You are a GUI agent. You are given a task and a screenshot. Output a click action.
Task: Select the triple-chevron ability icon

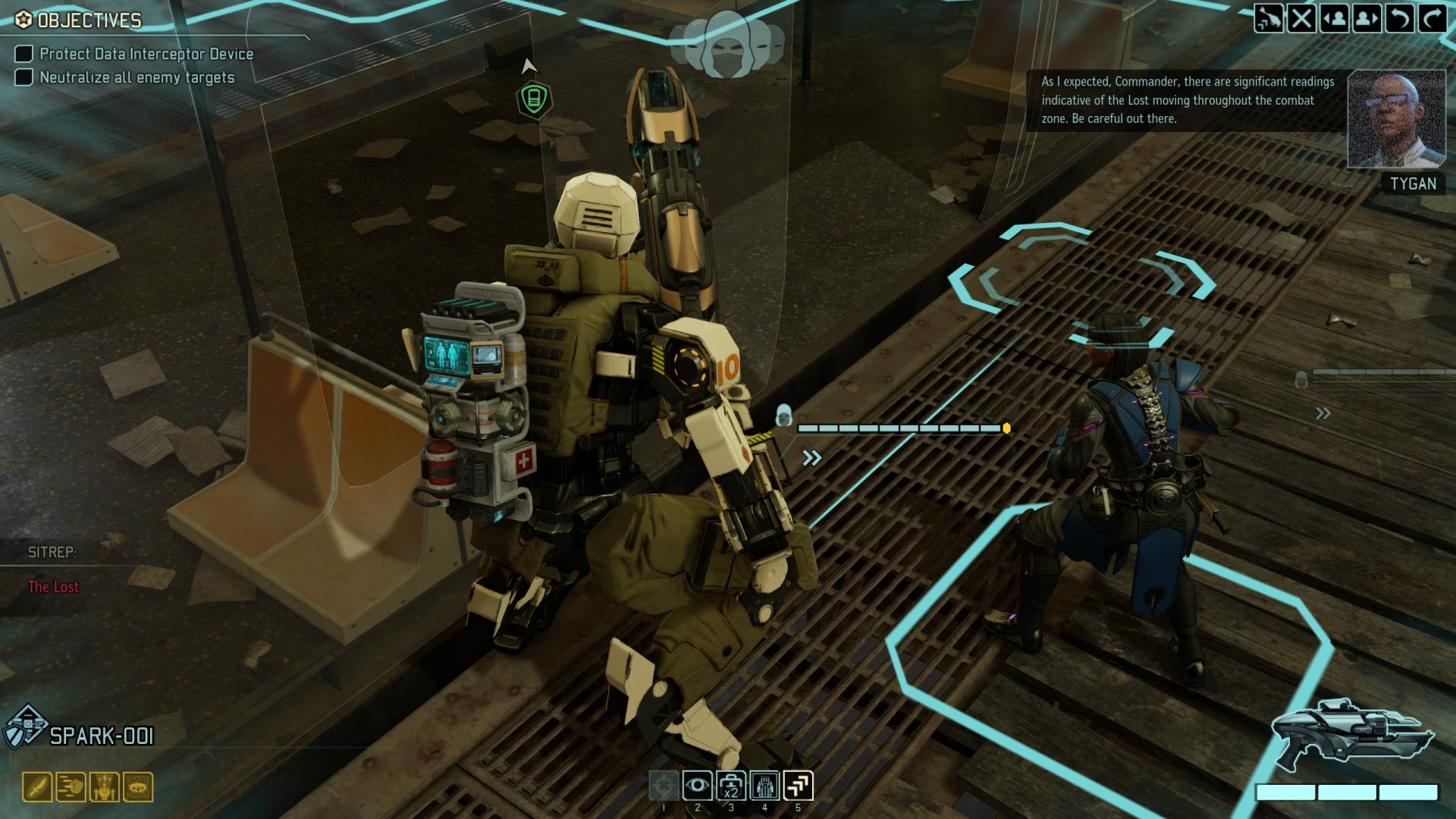point(798,786)
